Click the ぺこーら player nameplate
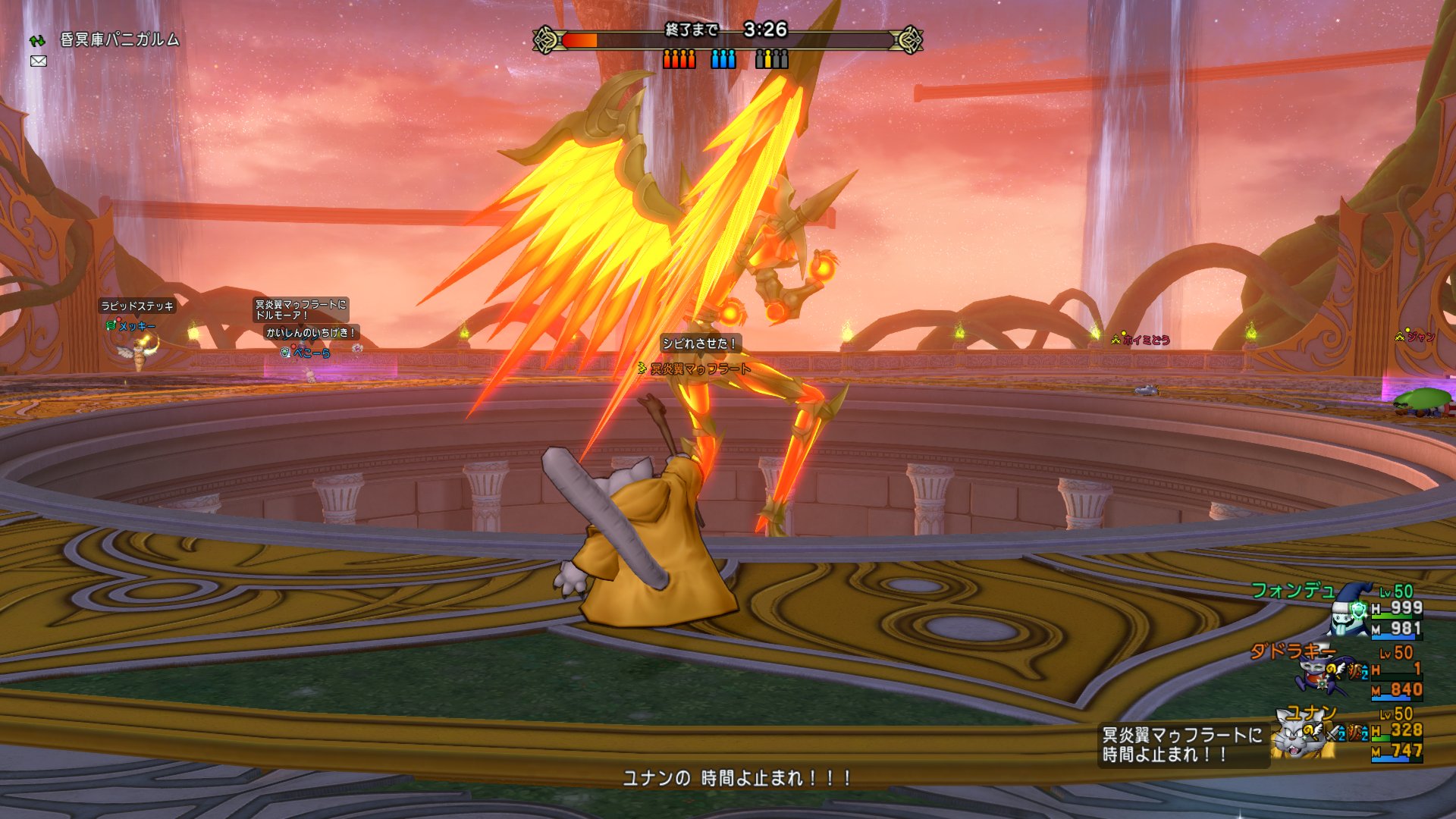Viewport: 1456px width, 819px height. [311, 353]
